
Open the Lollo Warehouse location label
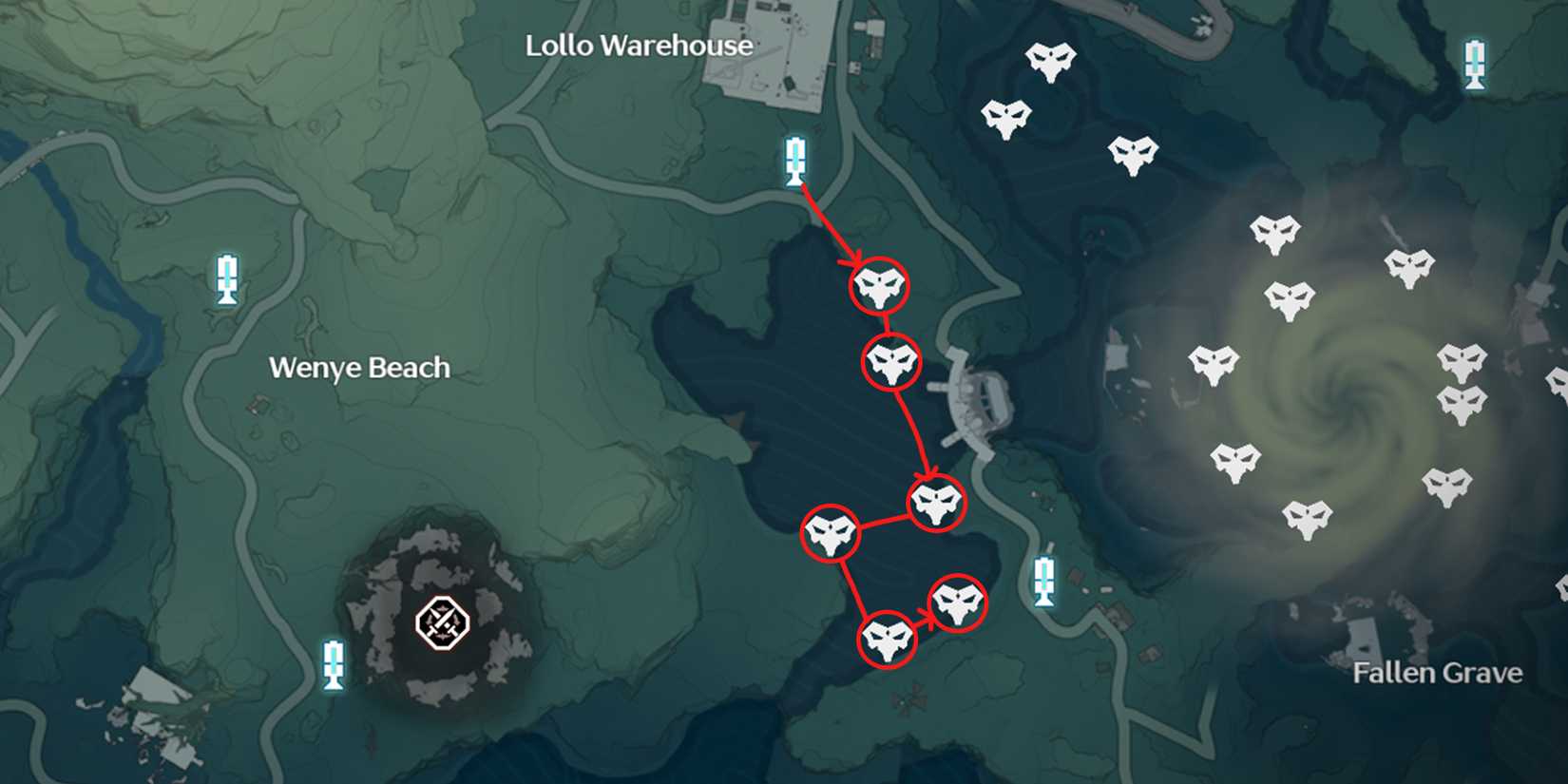[x=639, y=45]
